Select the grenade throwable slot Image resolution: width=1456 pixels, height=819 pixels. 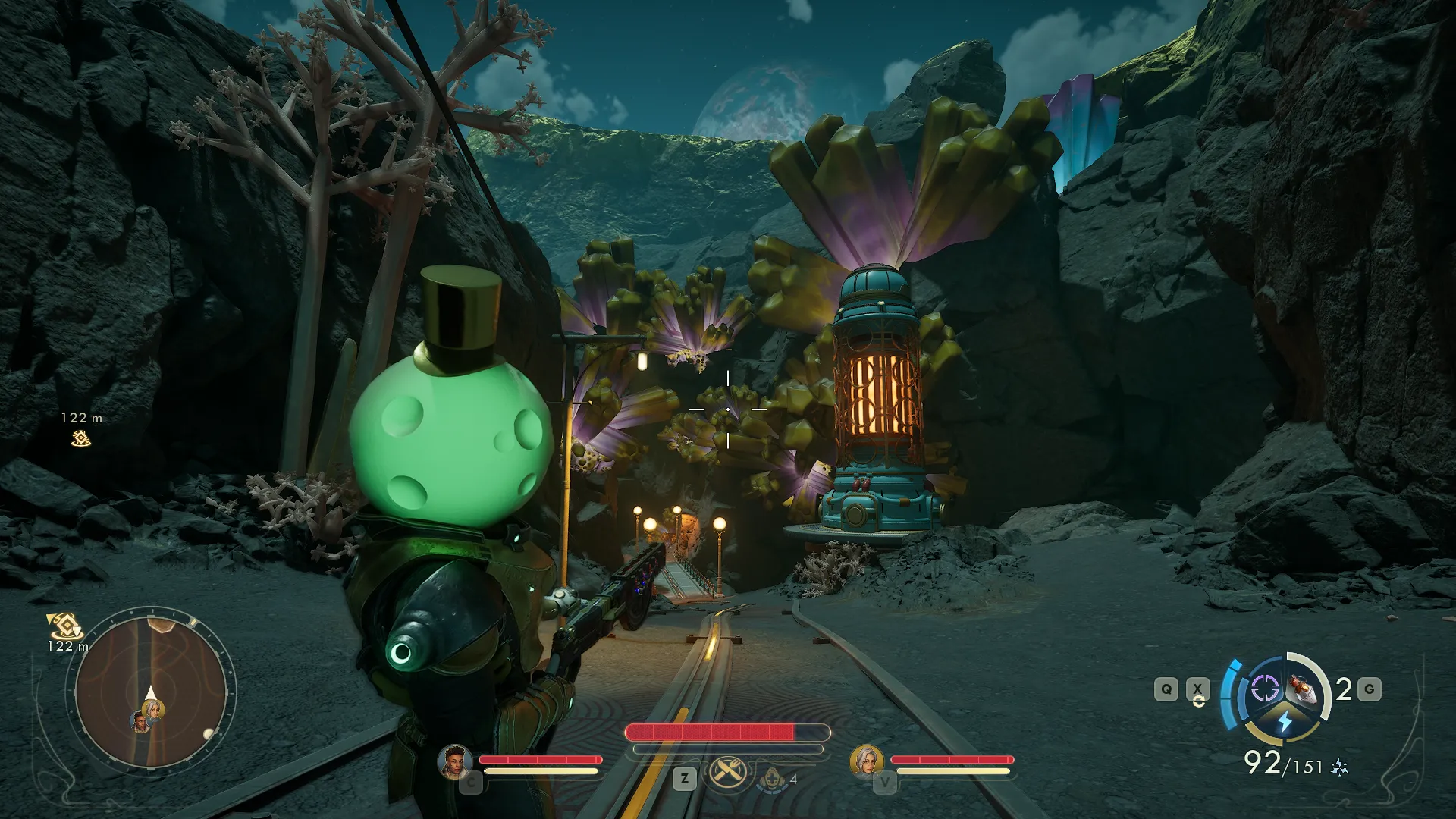1304,689
